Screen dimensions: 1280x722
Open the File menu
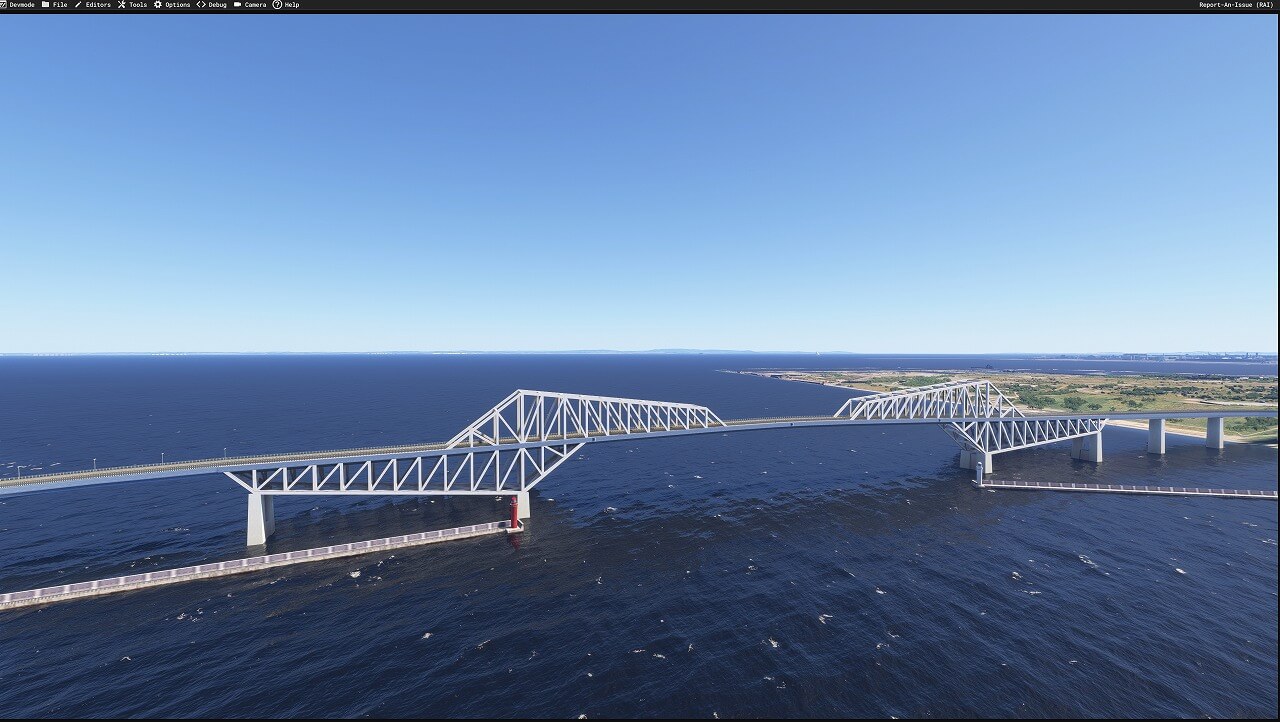59,5
